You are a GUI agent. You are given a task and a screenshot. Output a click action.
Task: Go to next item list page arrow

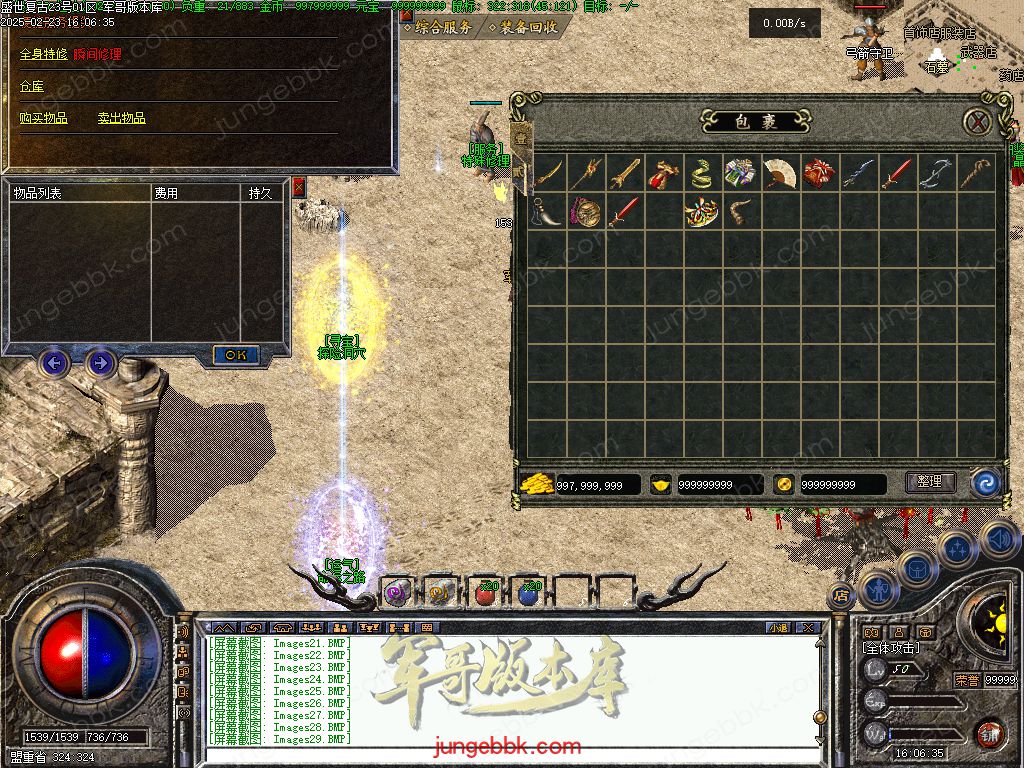(100, 362)
